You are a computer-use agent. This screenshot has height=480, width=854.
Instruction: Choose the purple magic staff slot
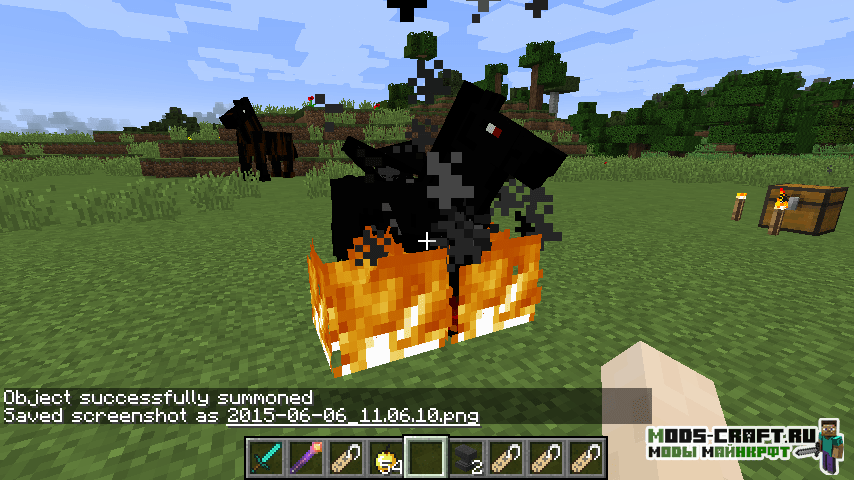point(306,458)
